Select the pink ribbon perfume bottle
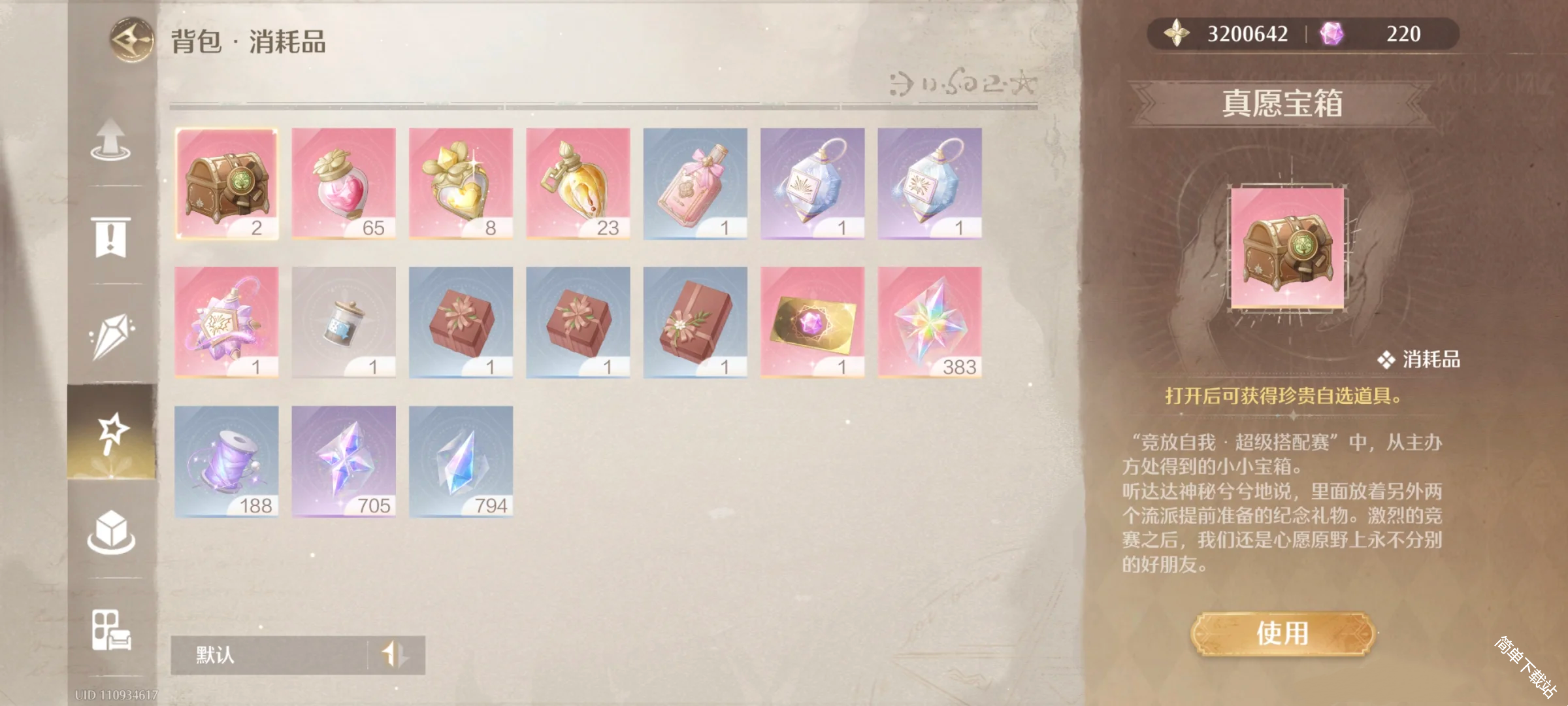The image size is (1568, 706). click(x=695, y=184)
